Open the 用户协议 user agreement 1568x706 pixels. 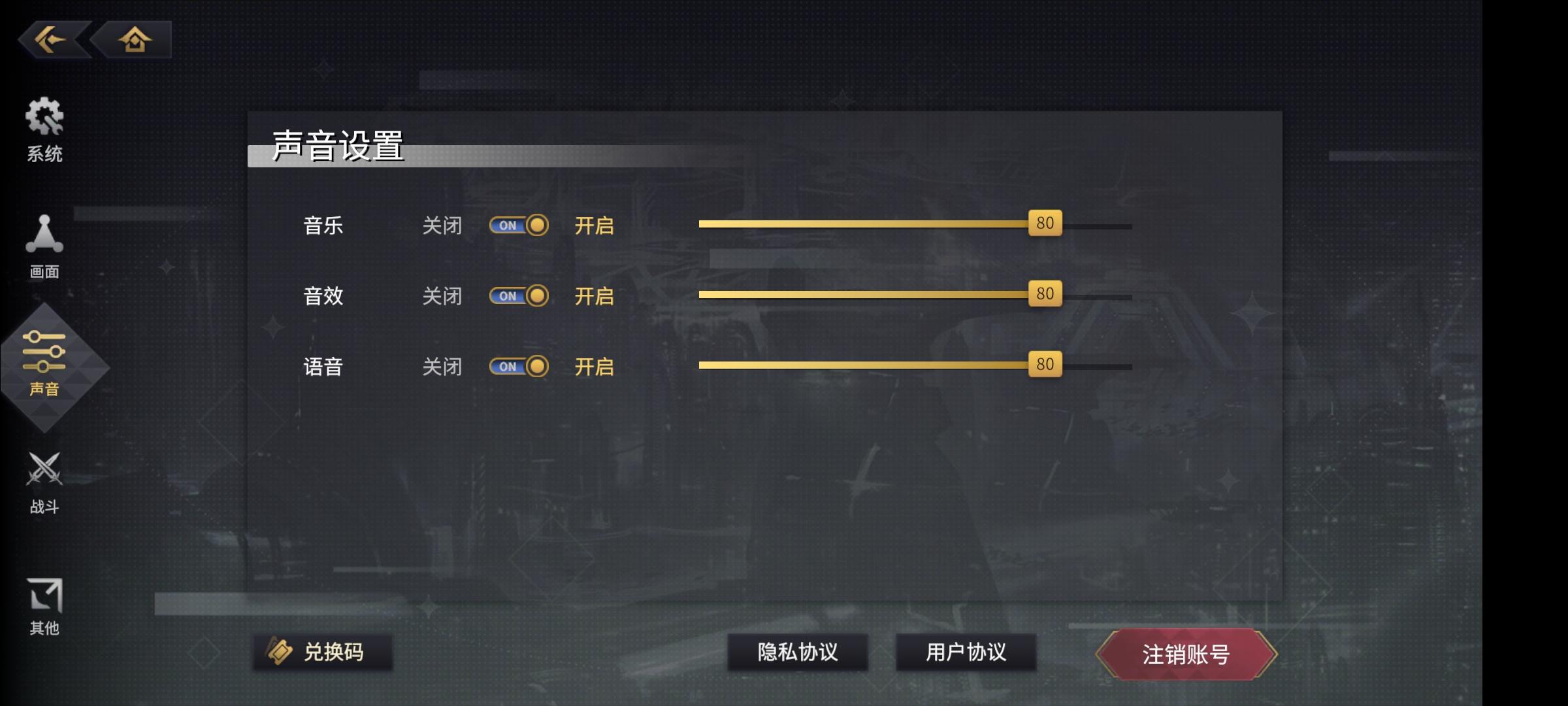click(x=966, y=652)
